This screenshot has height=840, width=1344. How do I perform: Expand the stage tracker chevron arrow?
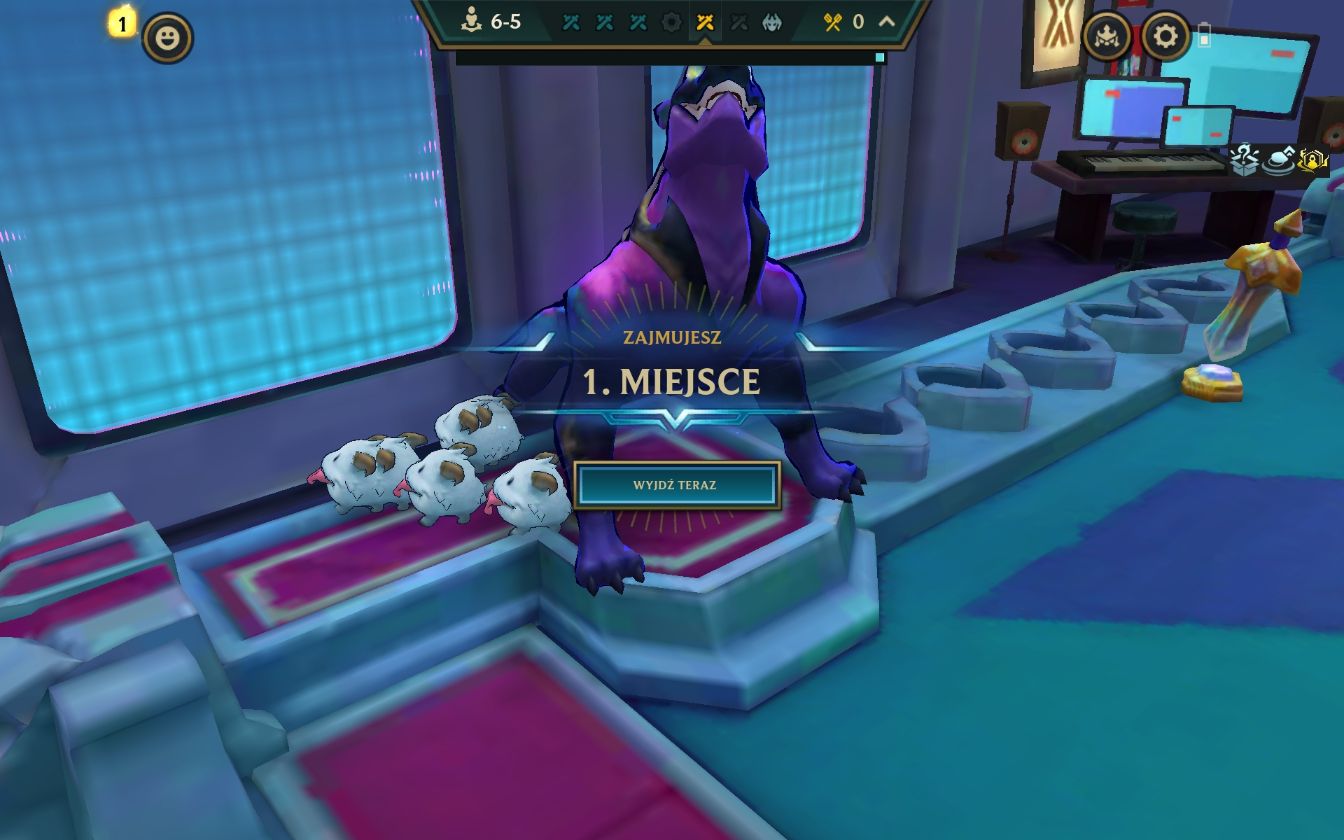tap(886, 22)
